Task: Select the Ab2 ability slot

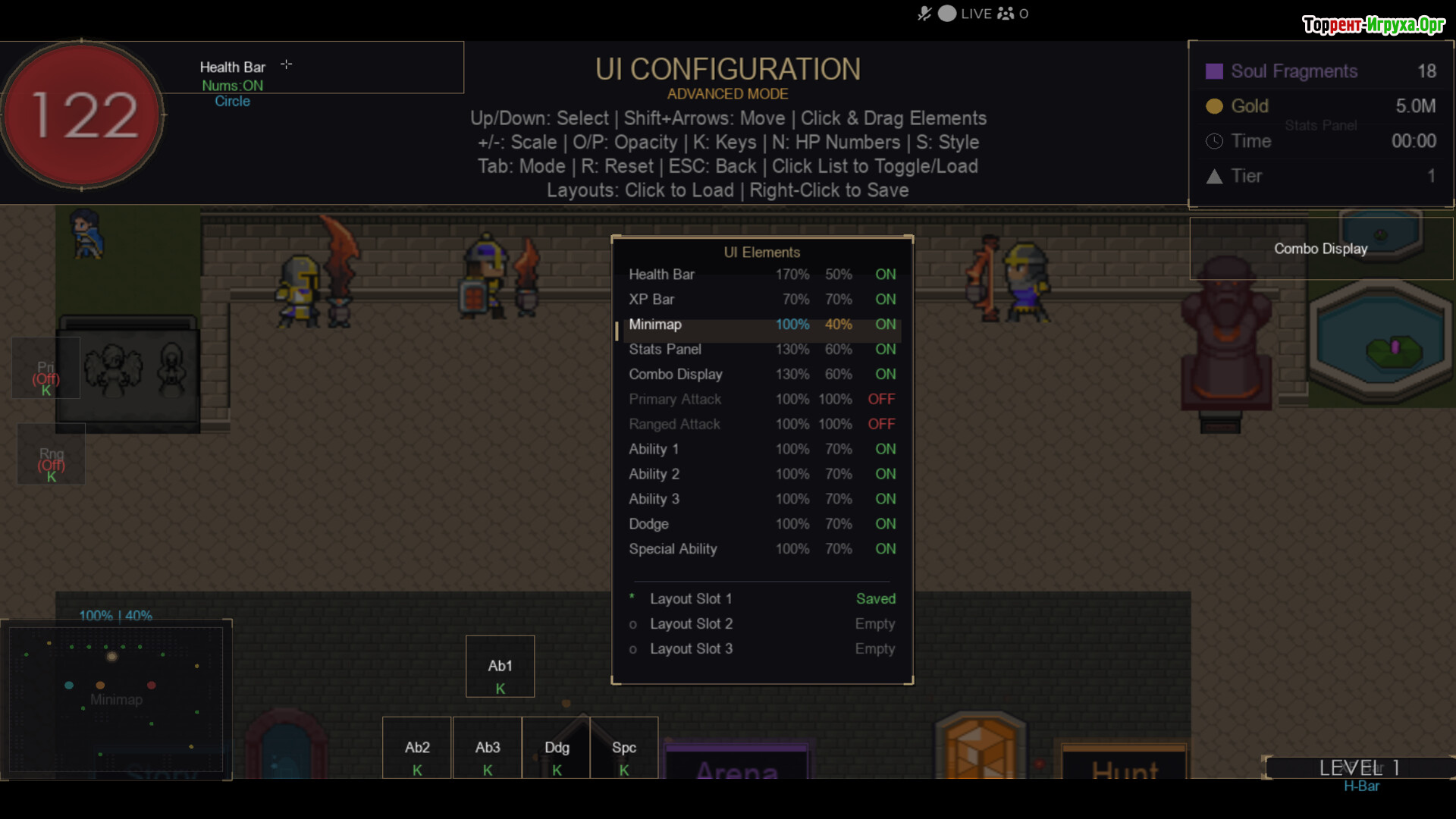Action: [417, 748]
